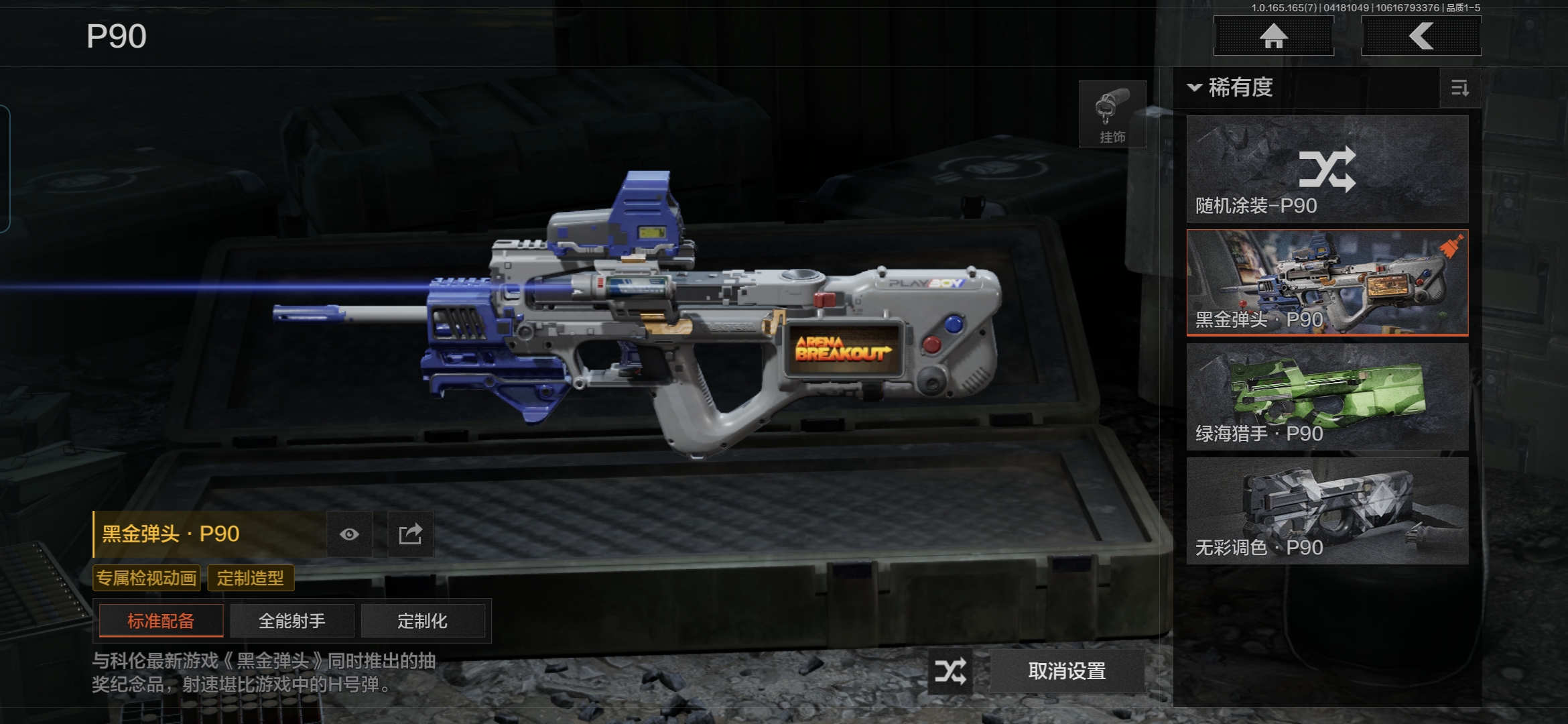1568x724 pixels.
Task: Go to the home screen
Action: [x=1273, y=36]
